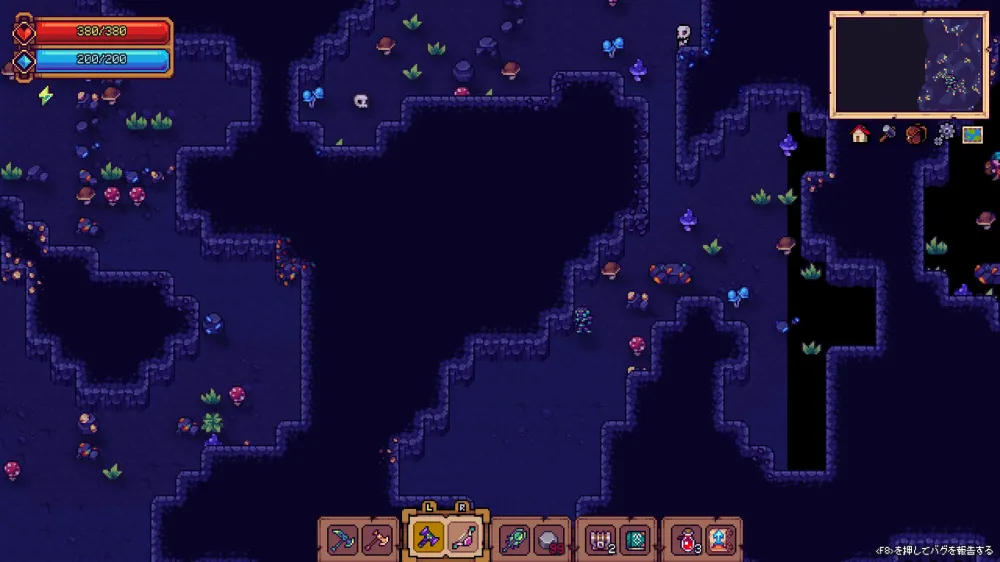The height and width of the screenshot is (562, 1000).
Task: Open the world map icon
Action: click(972, 134)
